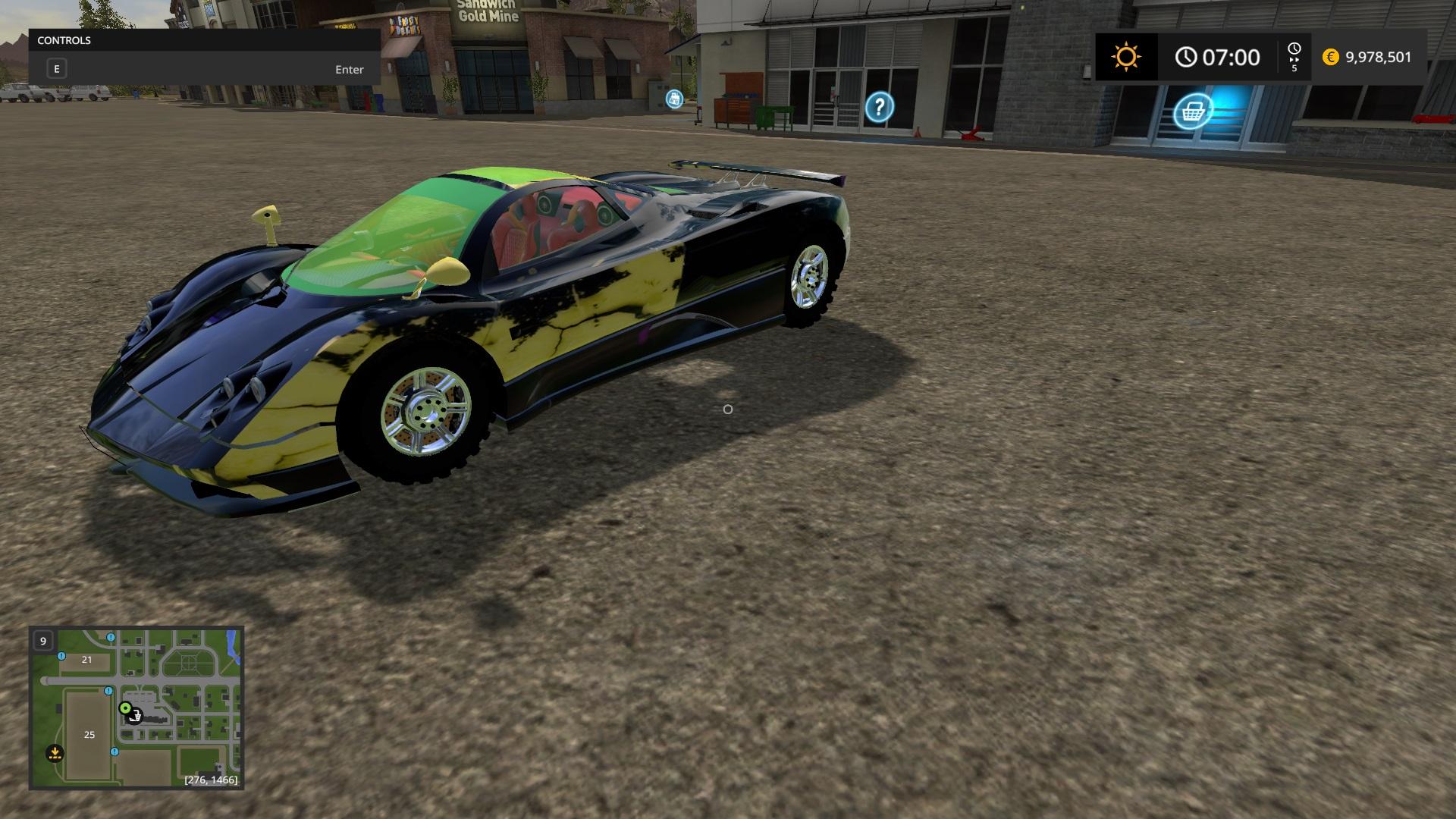Select field 25 on the minimap
The width and height of the screenshot is (1456, 819).
point(89,734)
